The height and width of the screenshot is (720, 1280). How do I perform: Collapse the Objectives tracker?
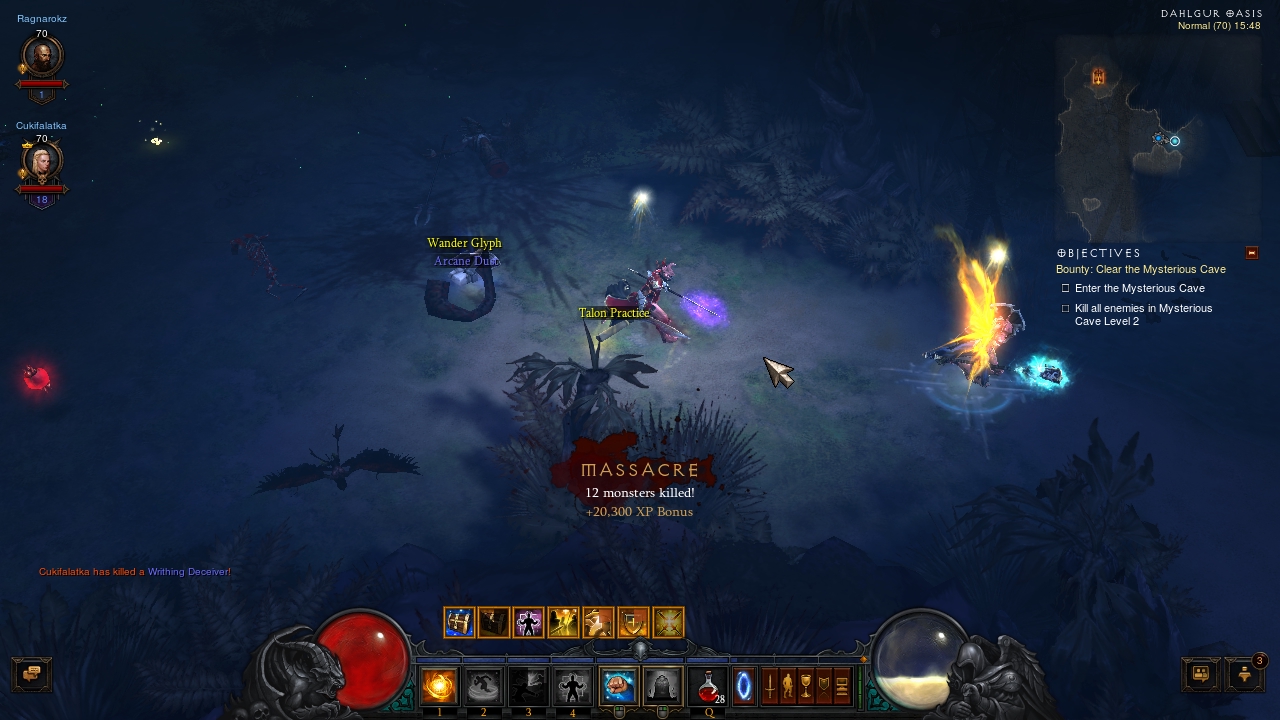point(1251,253)
